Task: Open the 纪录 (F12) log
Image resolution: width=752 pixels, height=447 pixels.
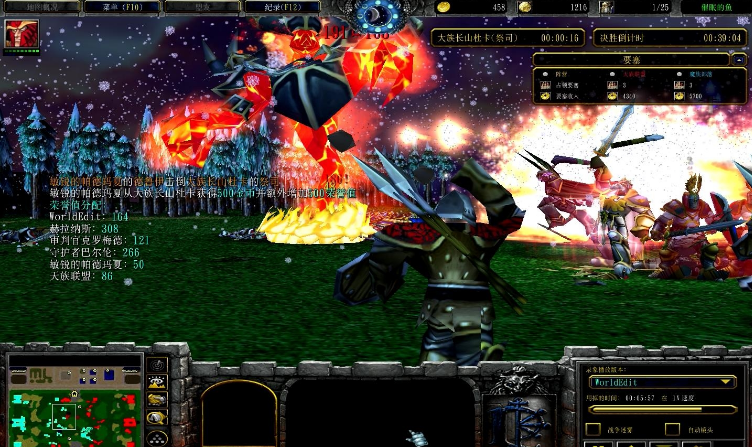Action: point(284,7)
